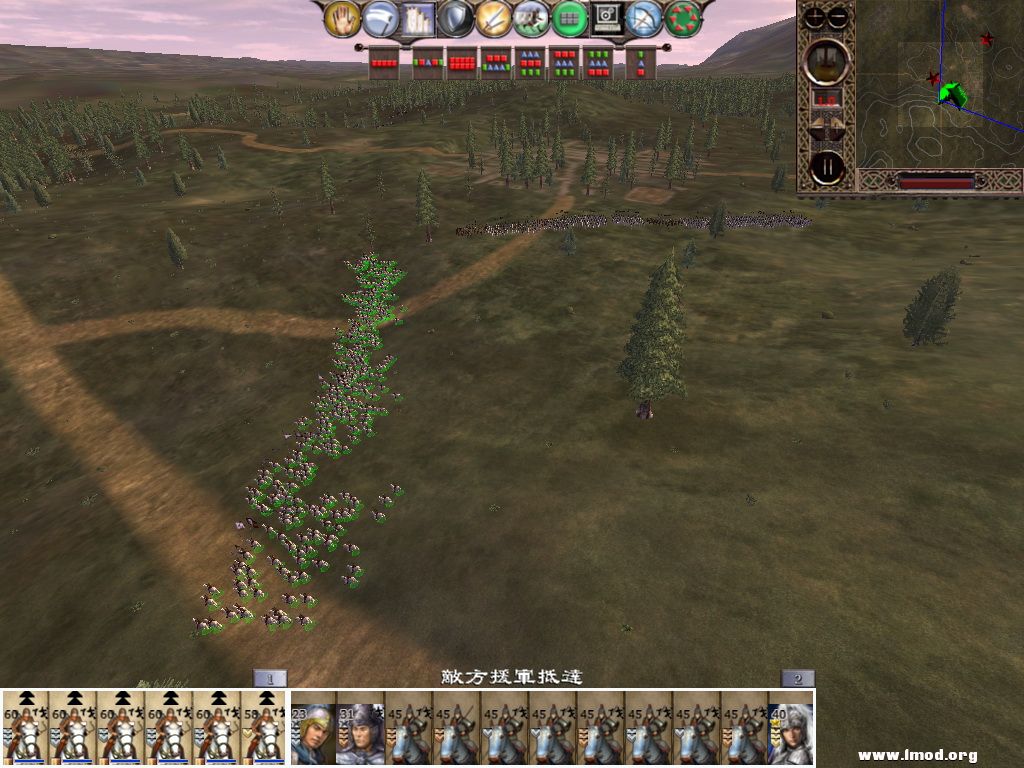Open the computer monitor options icon
The width and height of the screenshot is (1024, 768).
[607, 19]
